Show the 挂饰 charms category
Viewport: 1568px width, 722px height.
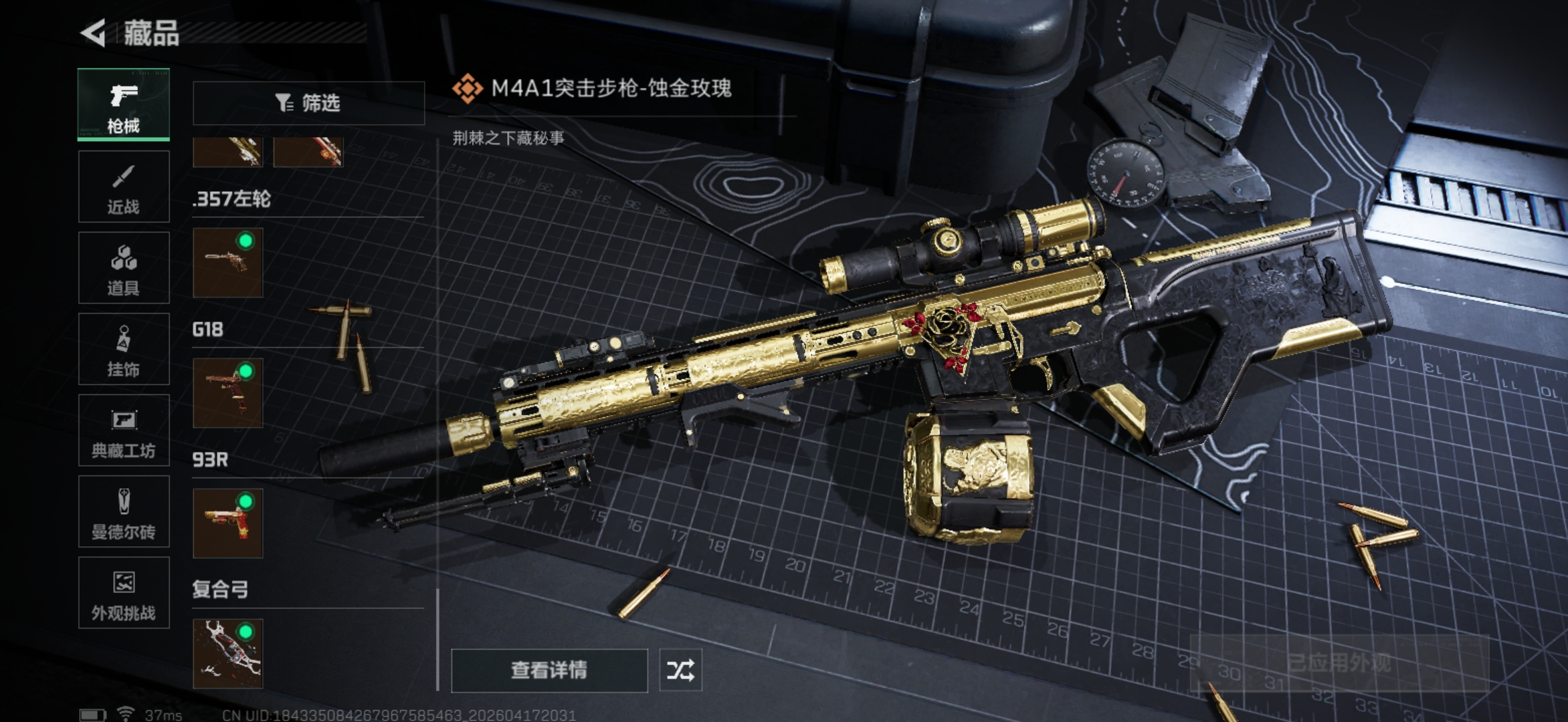coord(124,349)
